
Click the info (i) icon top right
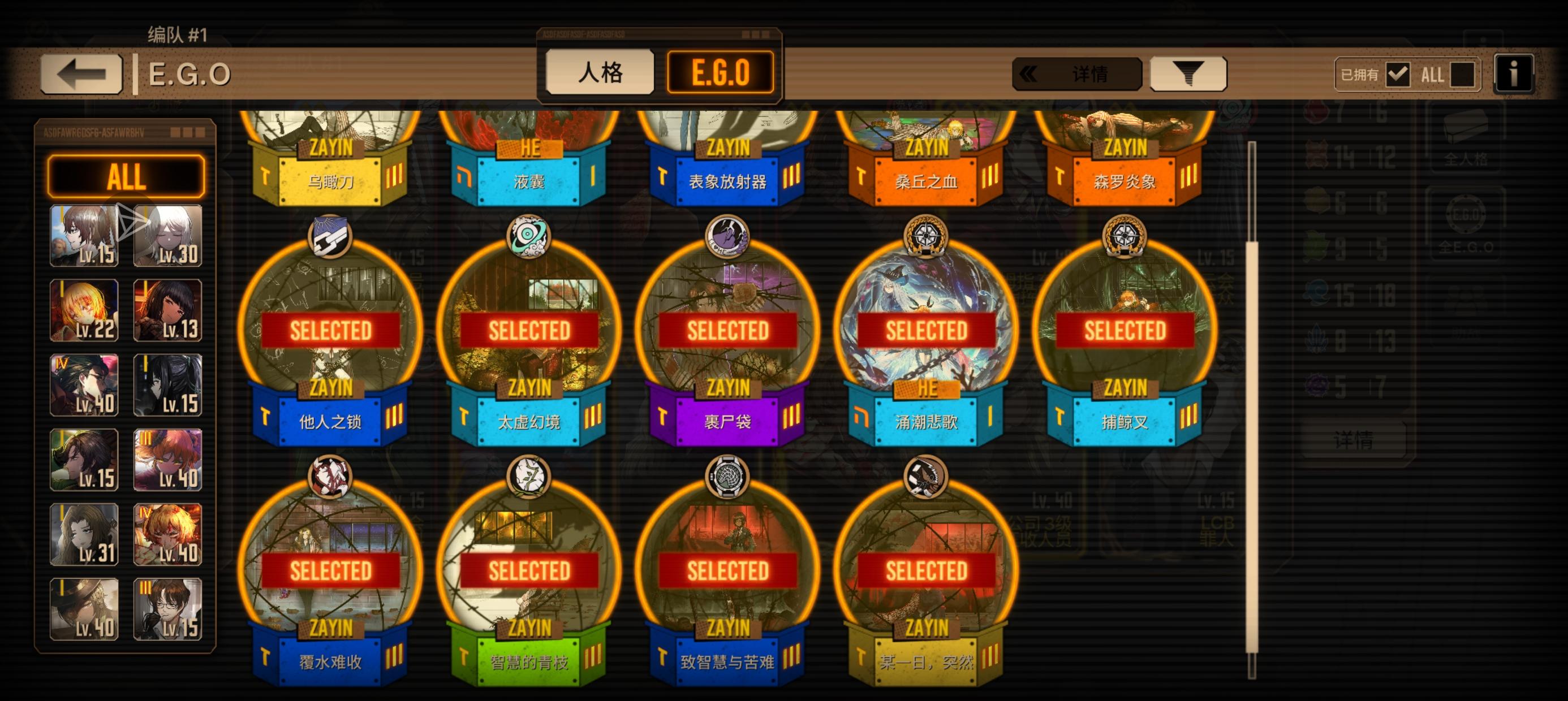[1514, 73]
